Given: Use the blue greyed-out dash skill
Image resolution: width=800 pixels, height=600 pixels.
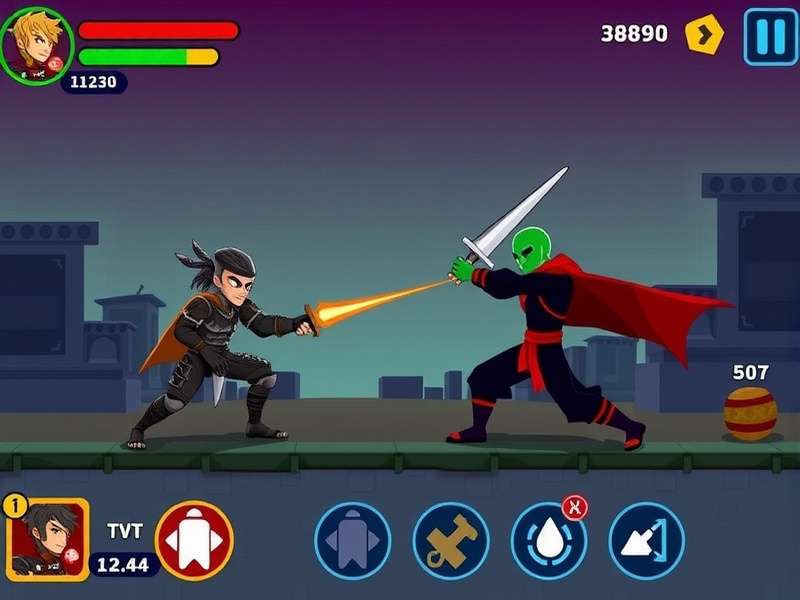Looking at the screenshot, I should tap(352, 540).
